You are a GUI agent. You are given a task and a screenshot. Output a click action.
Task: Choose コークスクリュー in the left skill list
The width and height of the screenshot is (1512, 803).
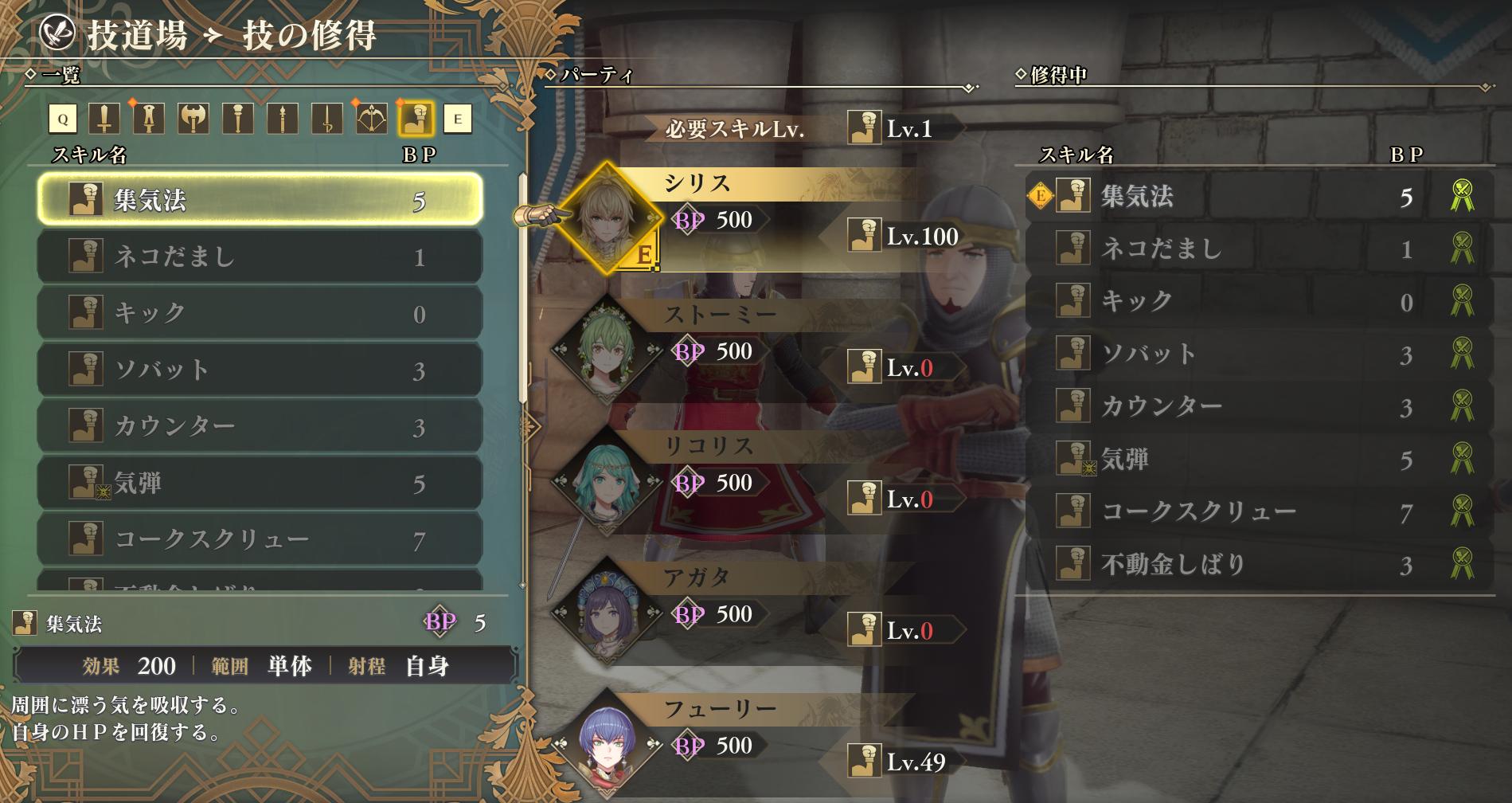tap(260, 539)
